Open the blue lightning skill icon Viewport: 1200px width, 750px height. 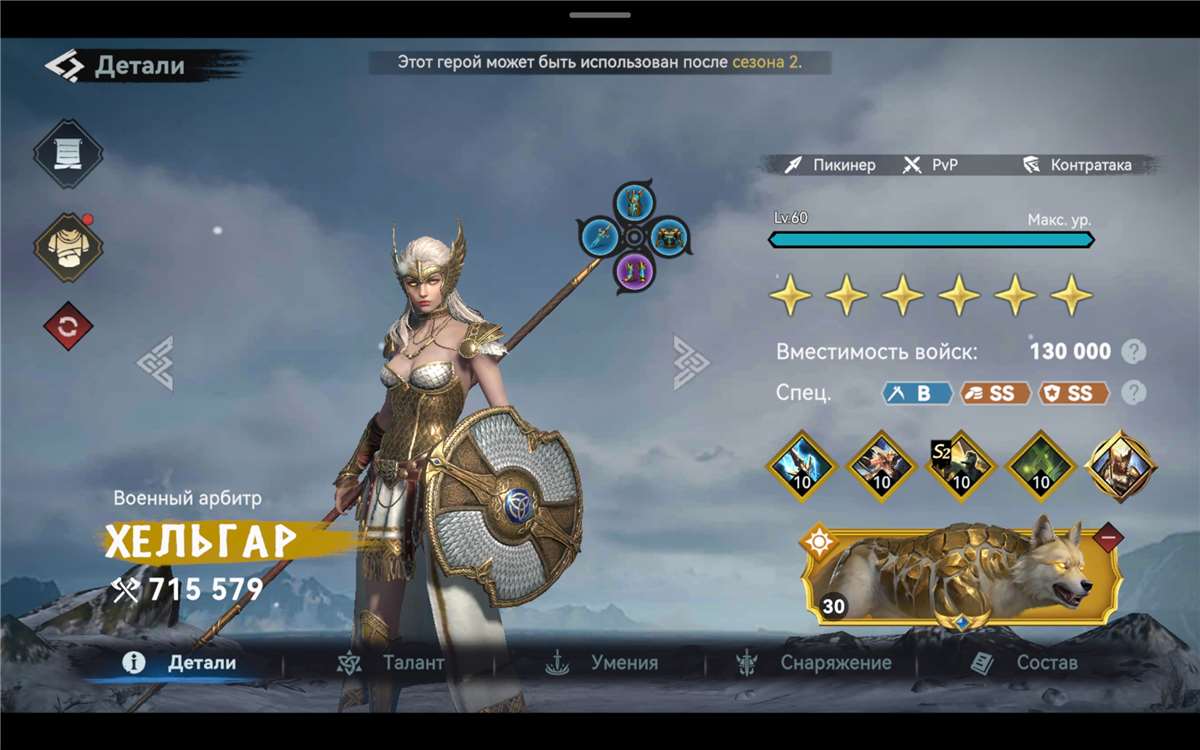pos(801,466)
